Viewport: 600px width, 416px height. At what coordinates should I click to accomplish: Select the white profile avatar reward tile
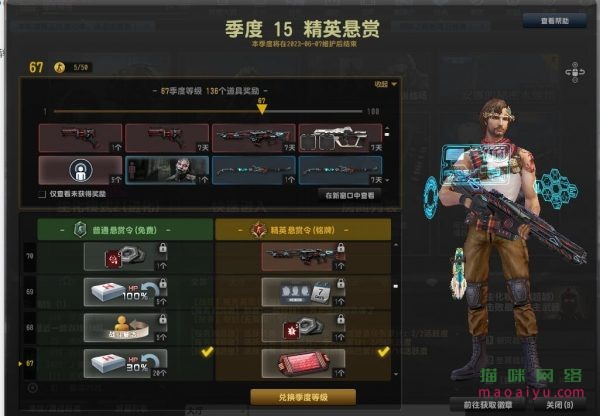80,169
